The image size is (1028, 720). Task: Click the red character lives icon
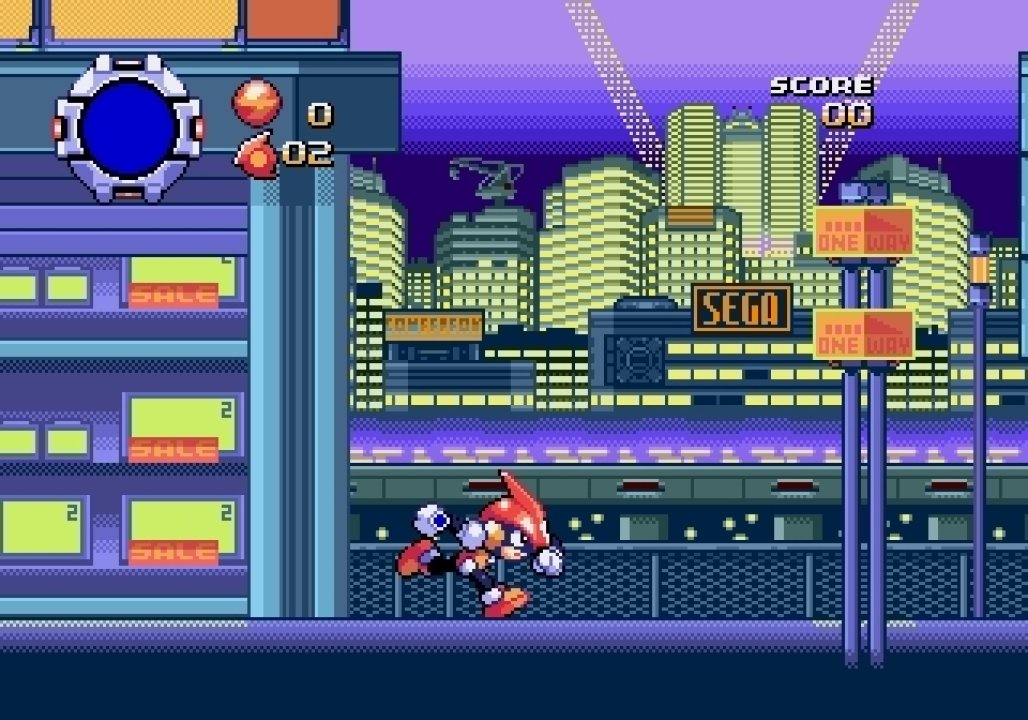256,155
